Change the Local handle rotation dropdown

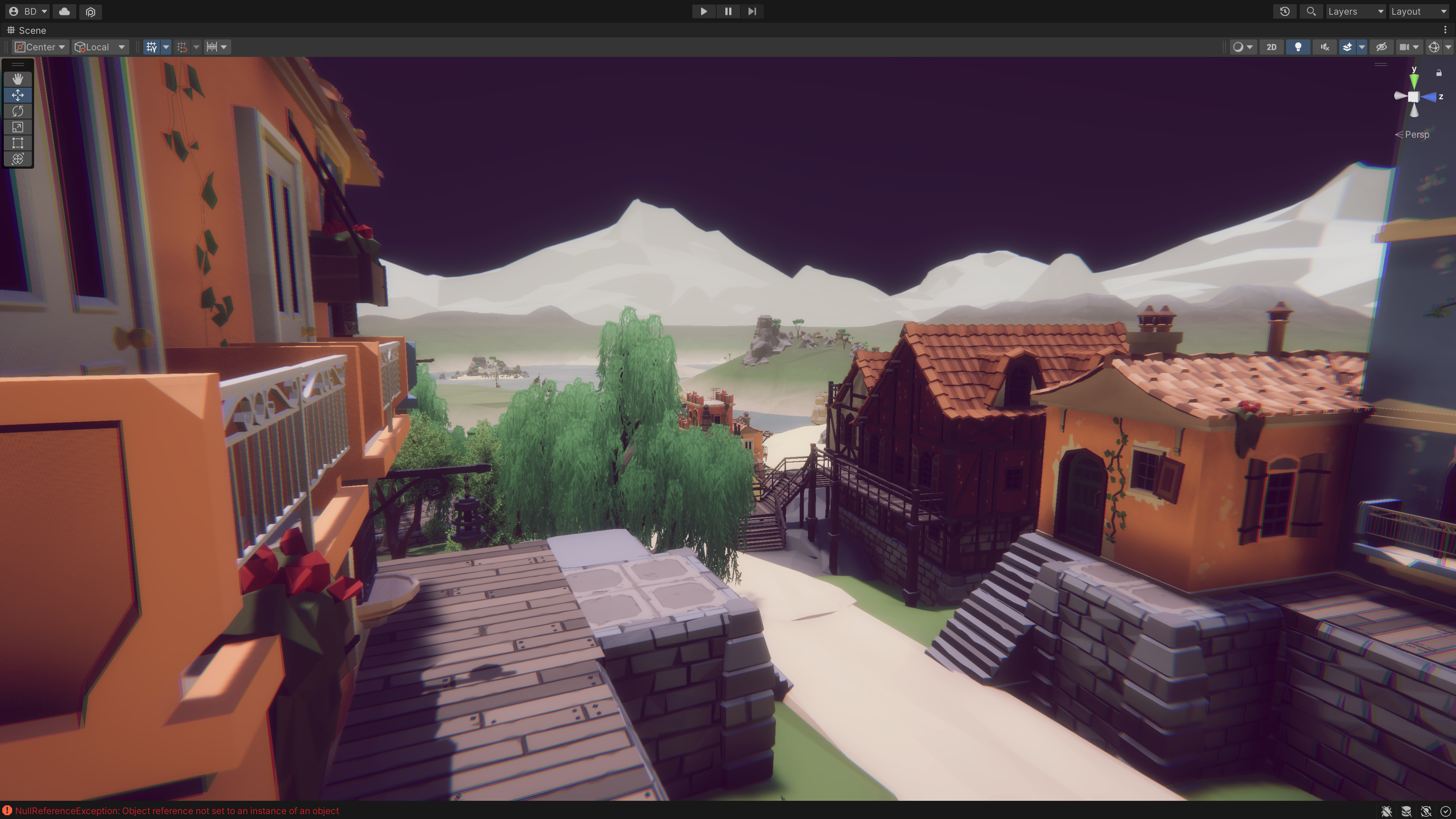[99, 47]
